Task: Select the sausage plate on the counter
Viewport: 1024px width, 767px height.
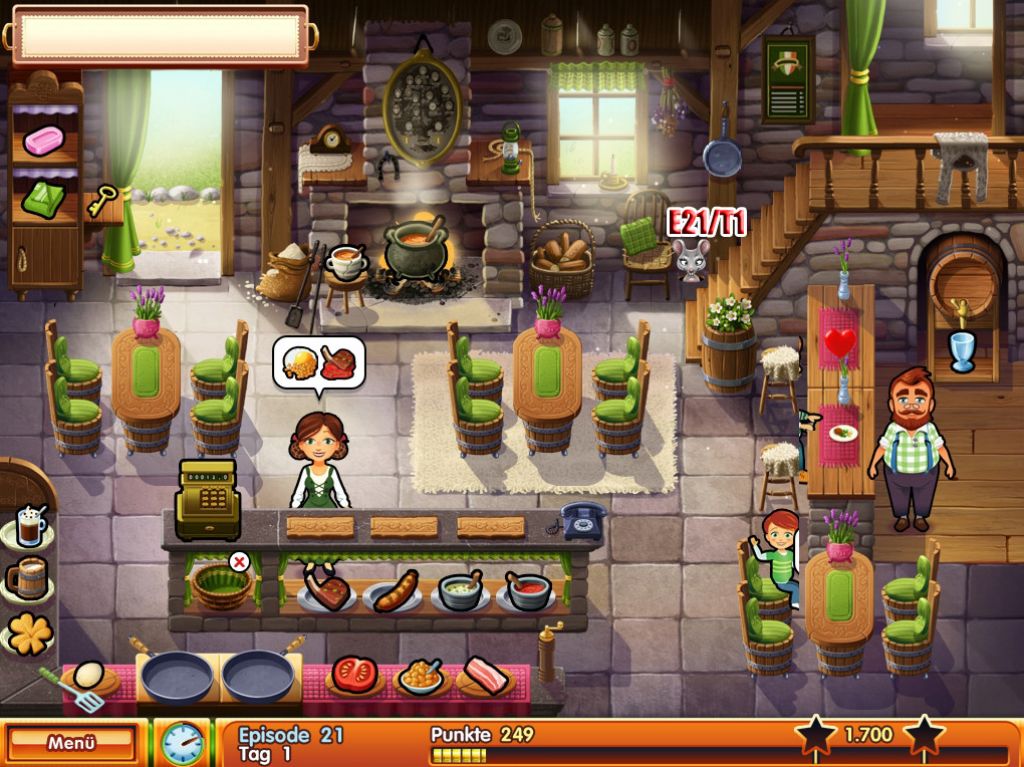Action: (393, 592)
